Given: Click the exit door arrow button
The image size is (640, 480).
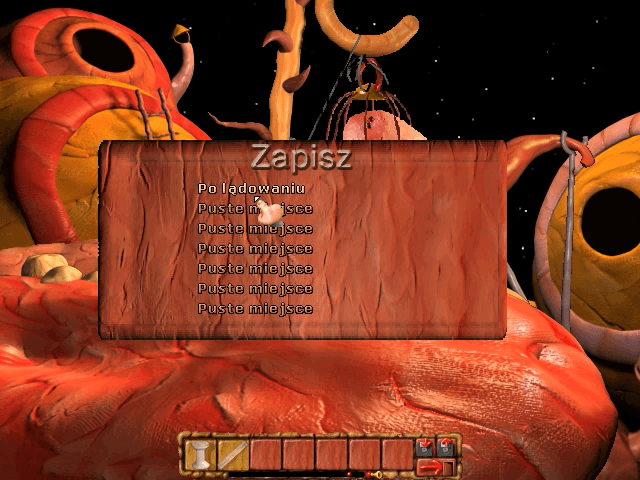Looking at the screenshot, I should 434,466.
